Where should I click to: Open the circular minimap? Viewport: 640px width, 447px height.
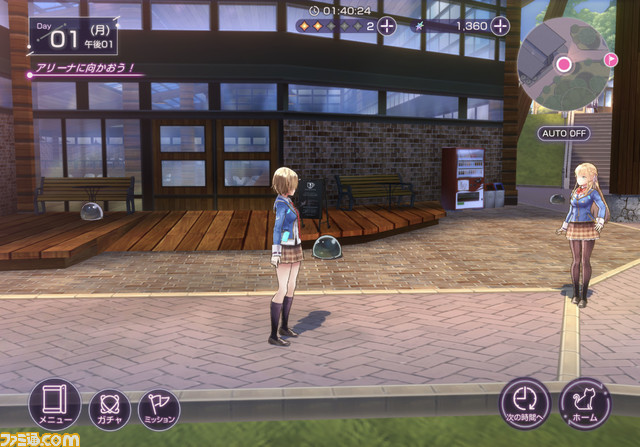[565, 65]
